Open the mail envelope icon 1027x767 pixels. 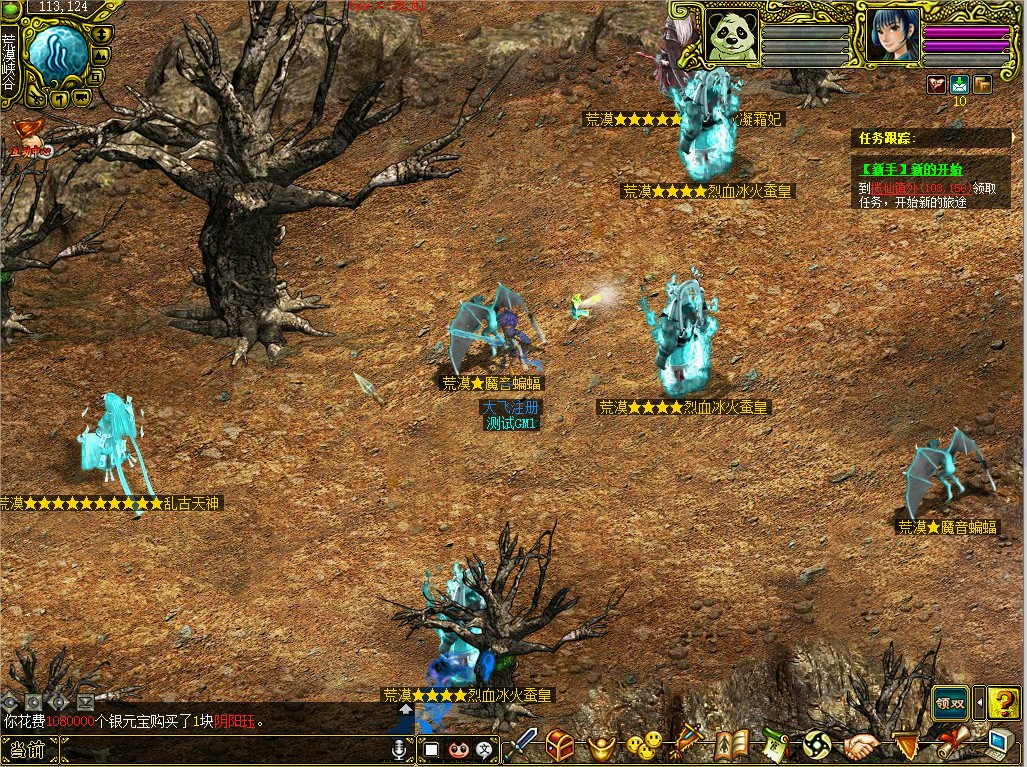coord(960,85)
